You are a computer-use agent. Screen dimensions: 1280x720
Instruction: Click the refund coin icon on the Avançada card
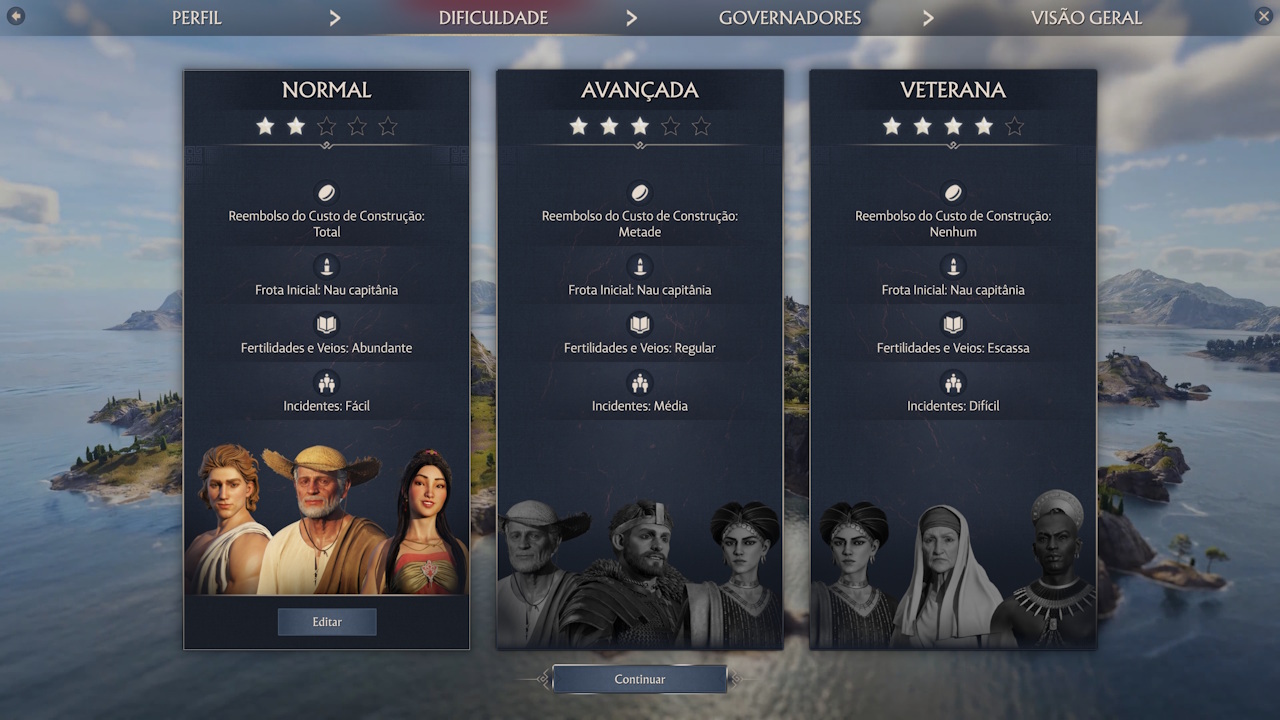click(640, 194)
